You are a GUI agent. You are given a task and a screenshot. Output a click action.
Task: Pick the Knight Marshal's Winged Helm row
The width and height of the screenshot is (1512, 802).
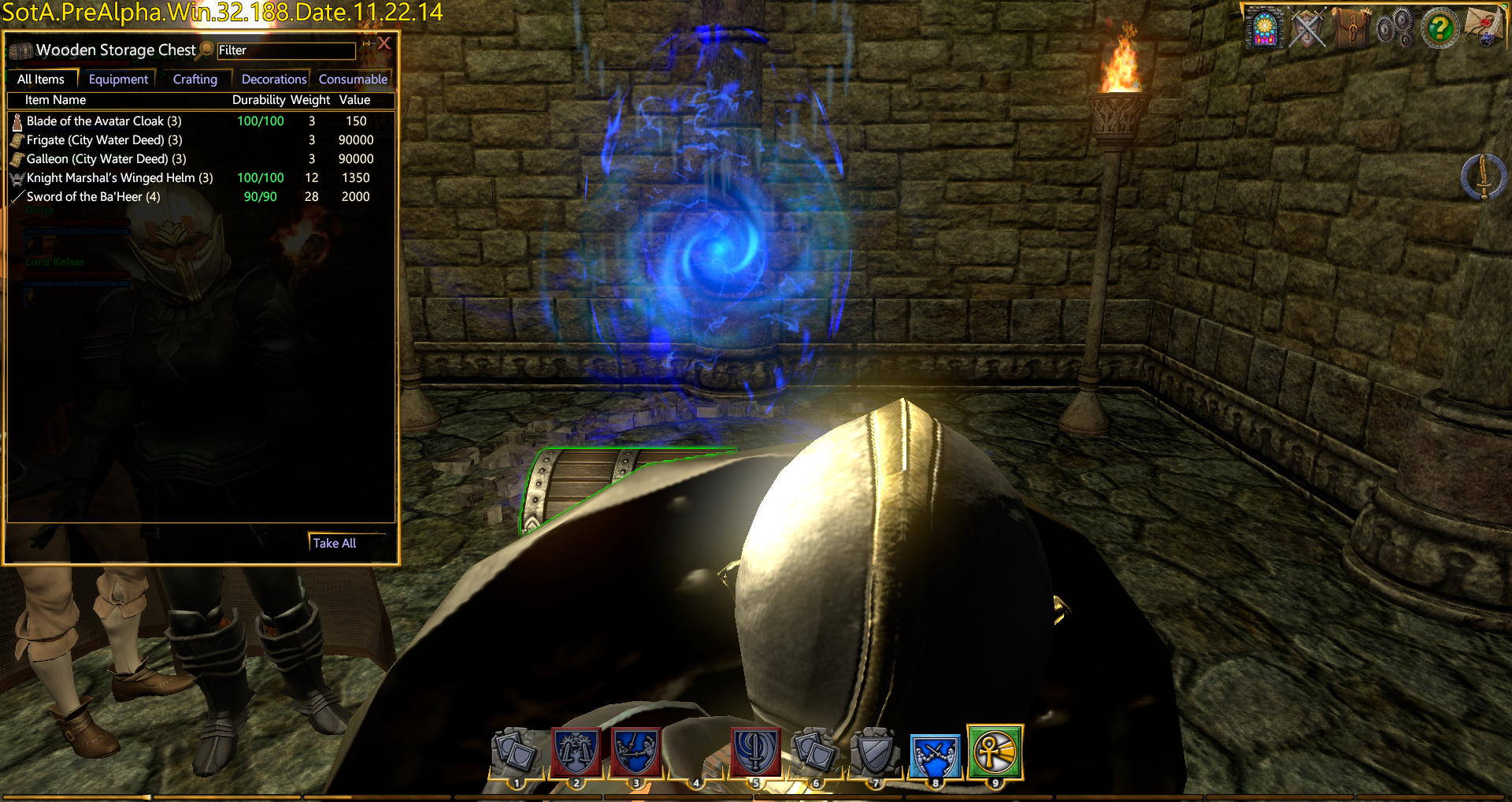point(120,178)
